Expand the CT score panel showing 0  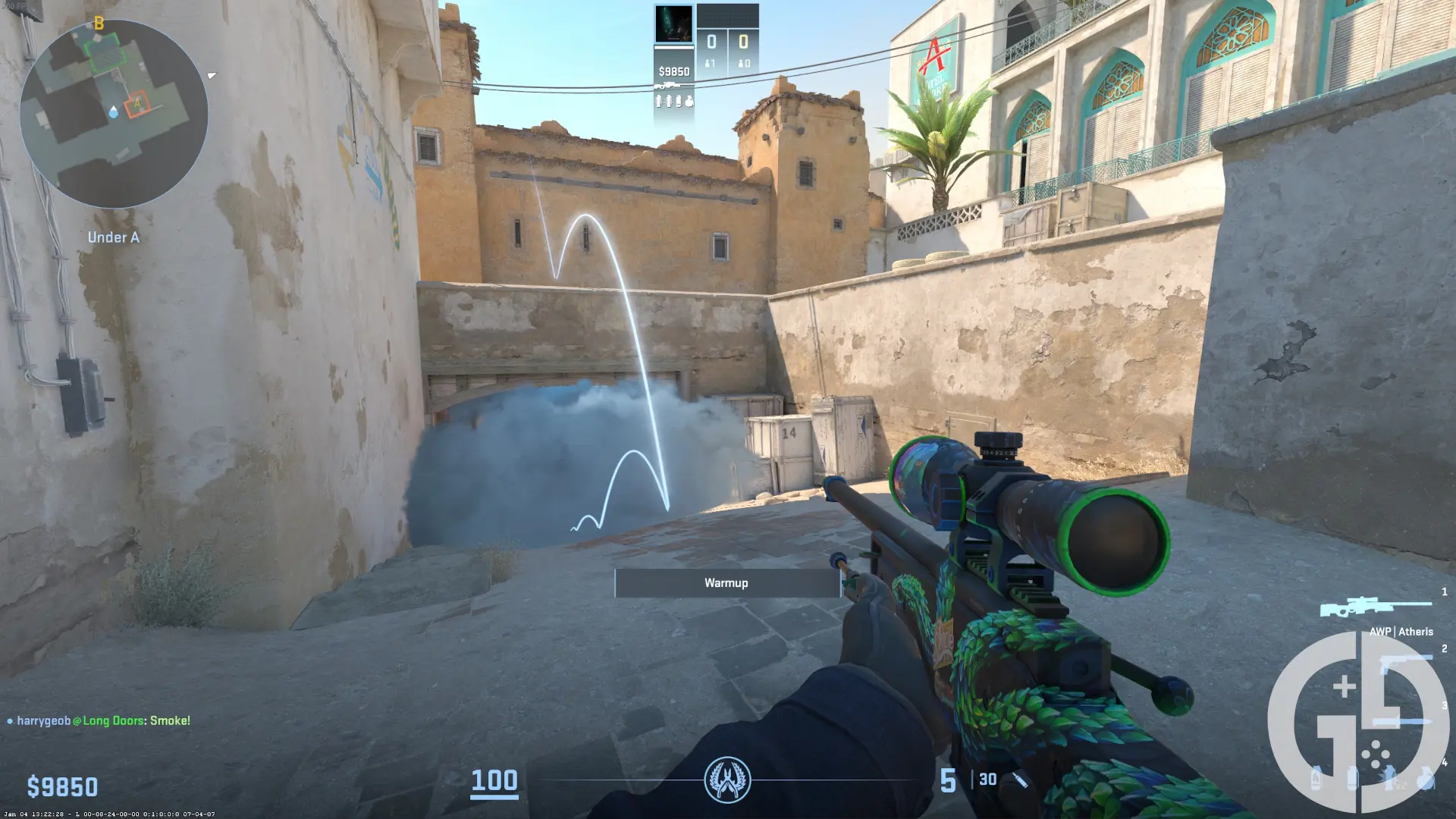pos(710,42)
